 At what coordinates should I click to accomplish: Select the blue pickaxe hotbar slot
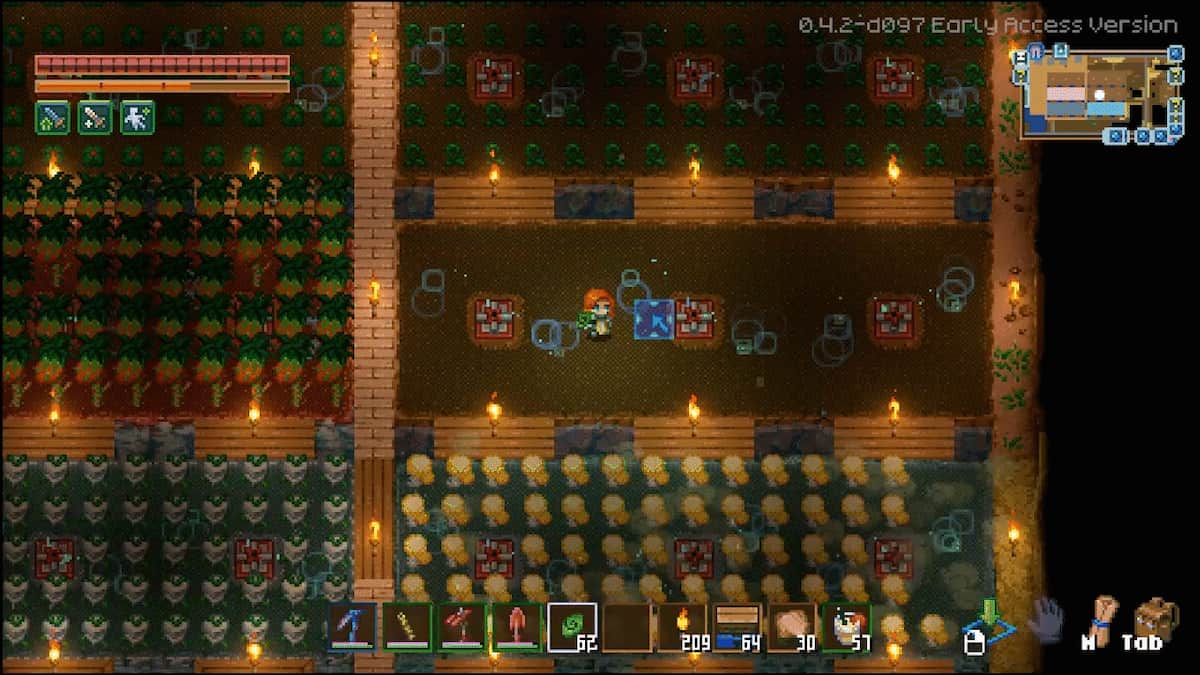coord(353,627)
